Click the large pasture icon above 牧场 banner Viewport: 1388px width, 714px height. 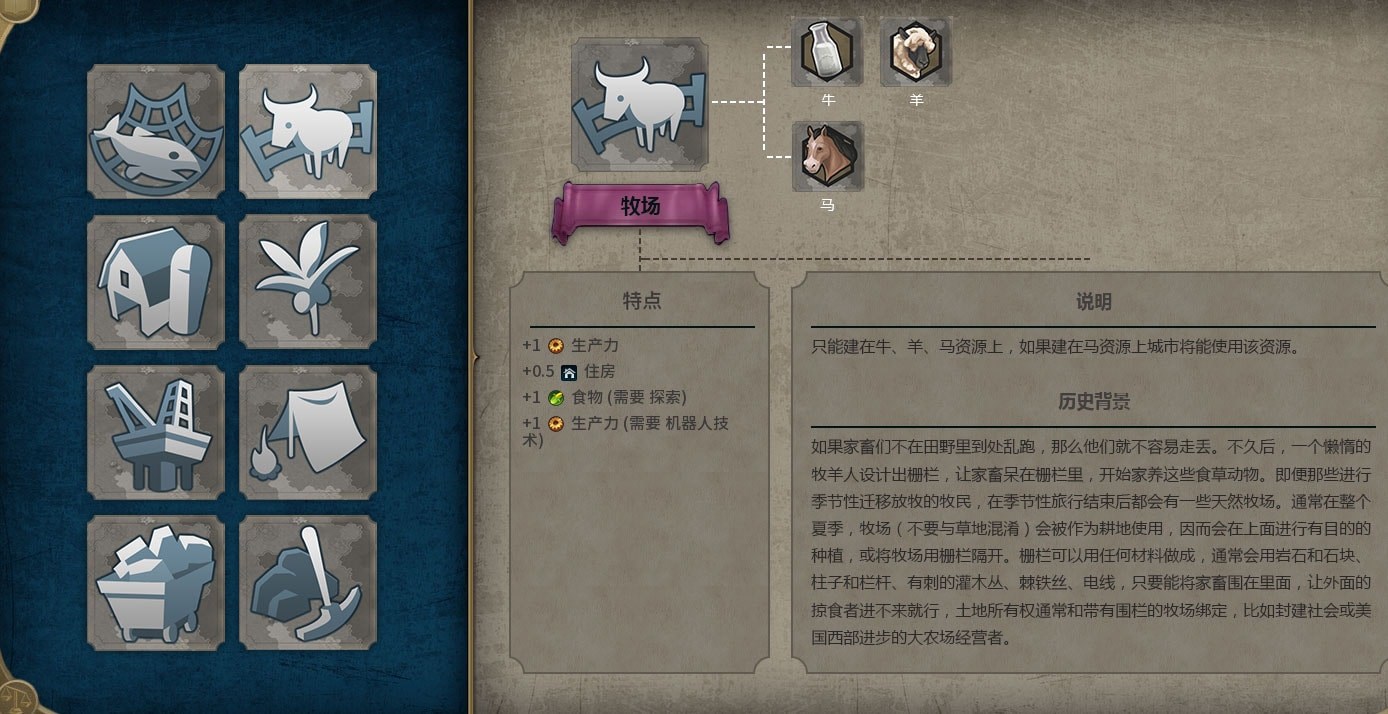[640, 104]
